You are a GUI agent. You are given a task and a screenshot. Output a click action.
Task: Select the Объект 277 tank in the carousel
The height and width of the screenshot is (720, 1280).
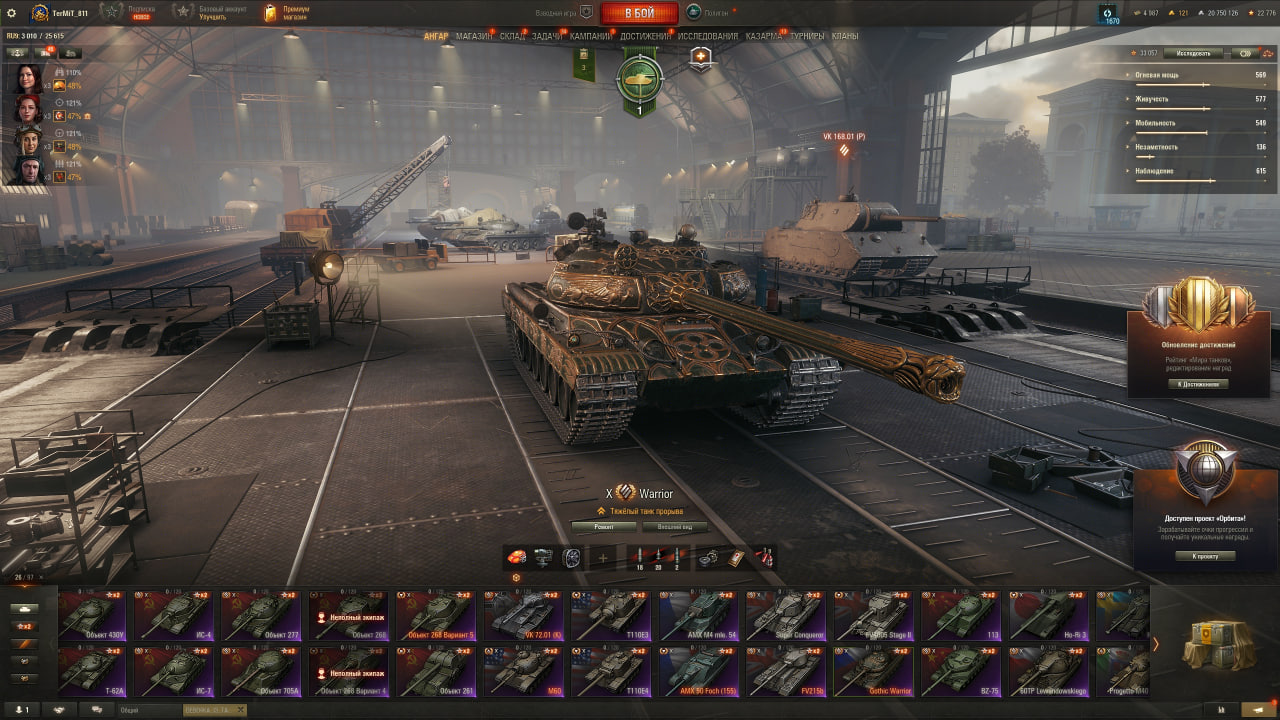(261, 614)
